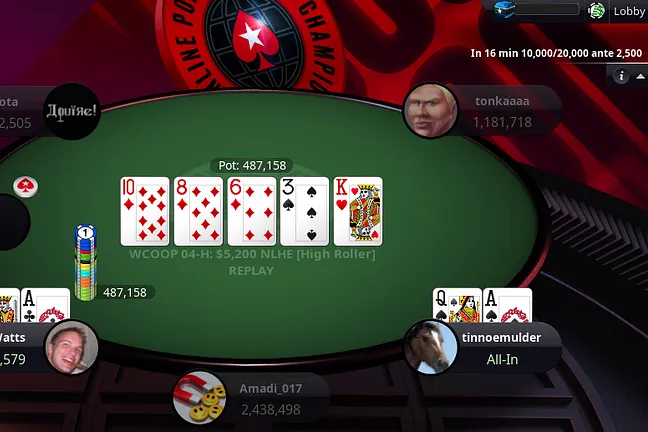Image resolution: width=648 pixels, height=432 pixels.
Task: Open the Lobby
Action: tap(629, 11)
